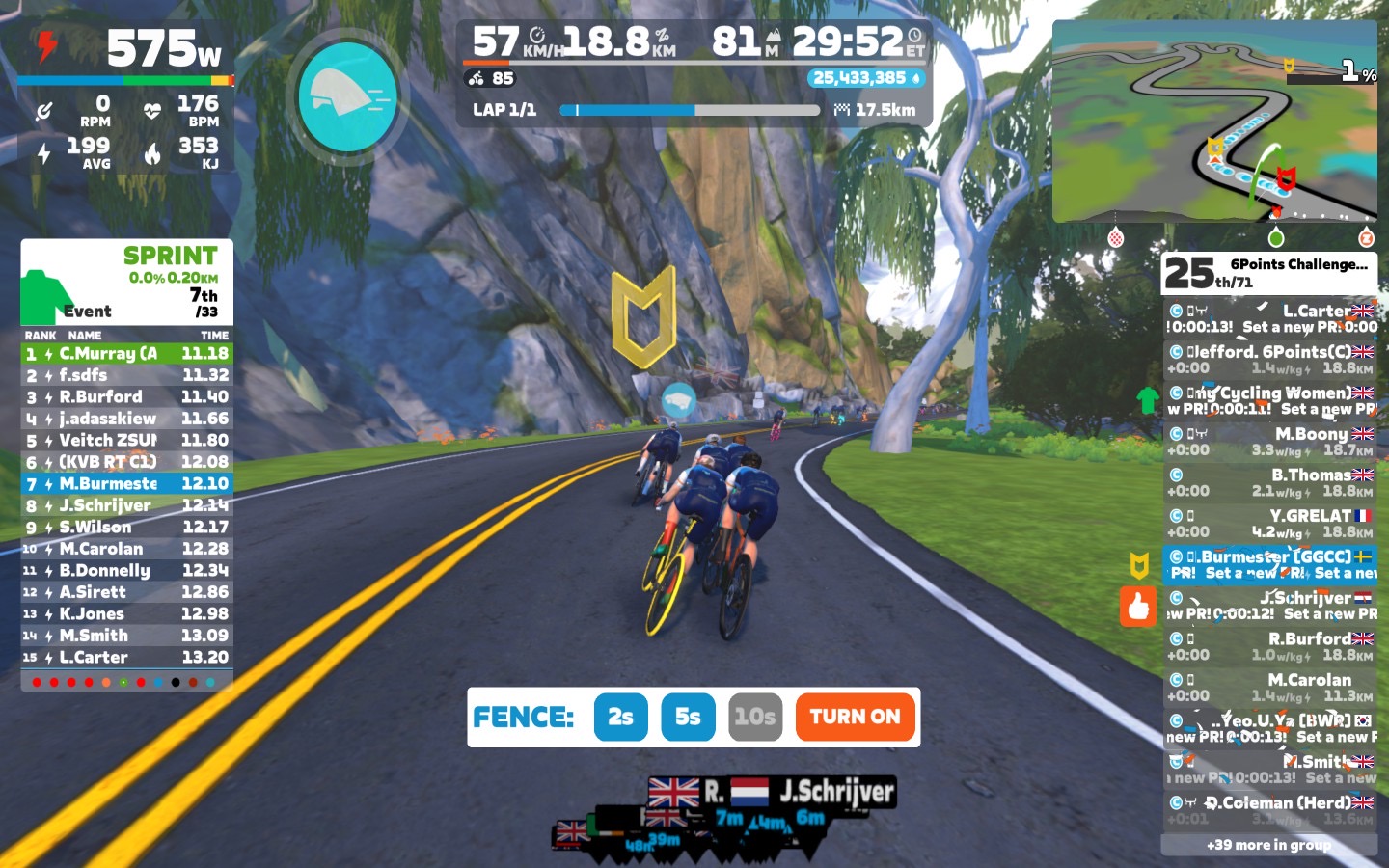Give a Ride On thumbs up
The height and width of the screenshot is (868, 1389).
[1138, 607]
